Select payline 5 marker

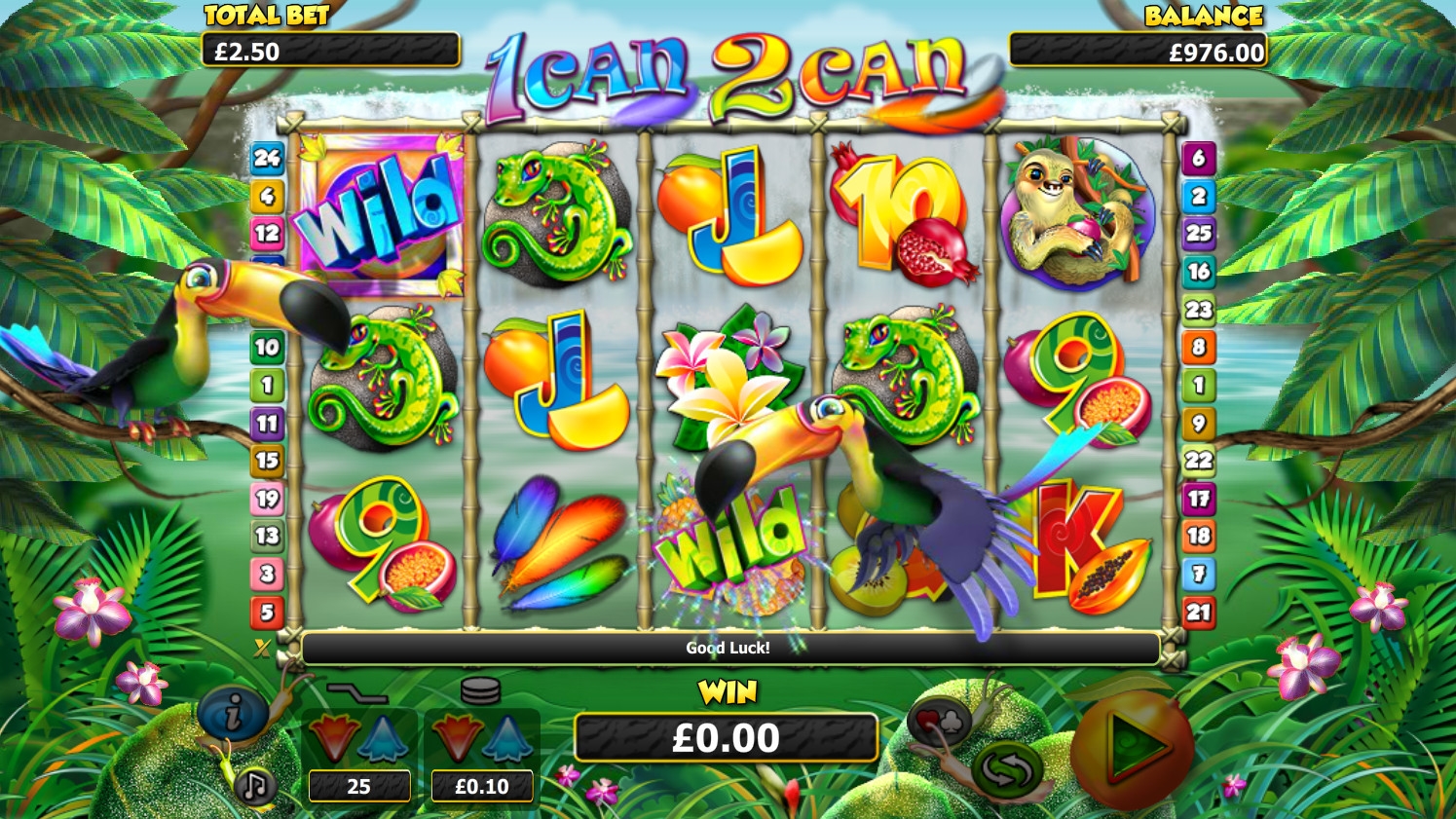pos(267,612)
